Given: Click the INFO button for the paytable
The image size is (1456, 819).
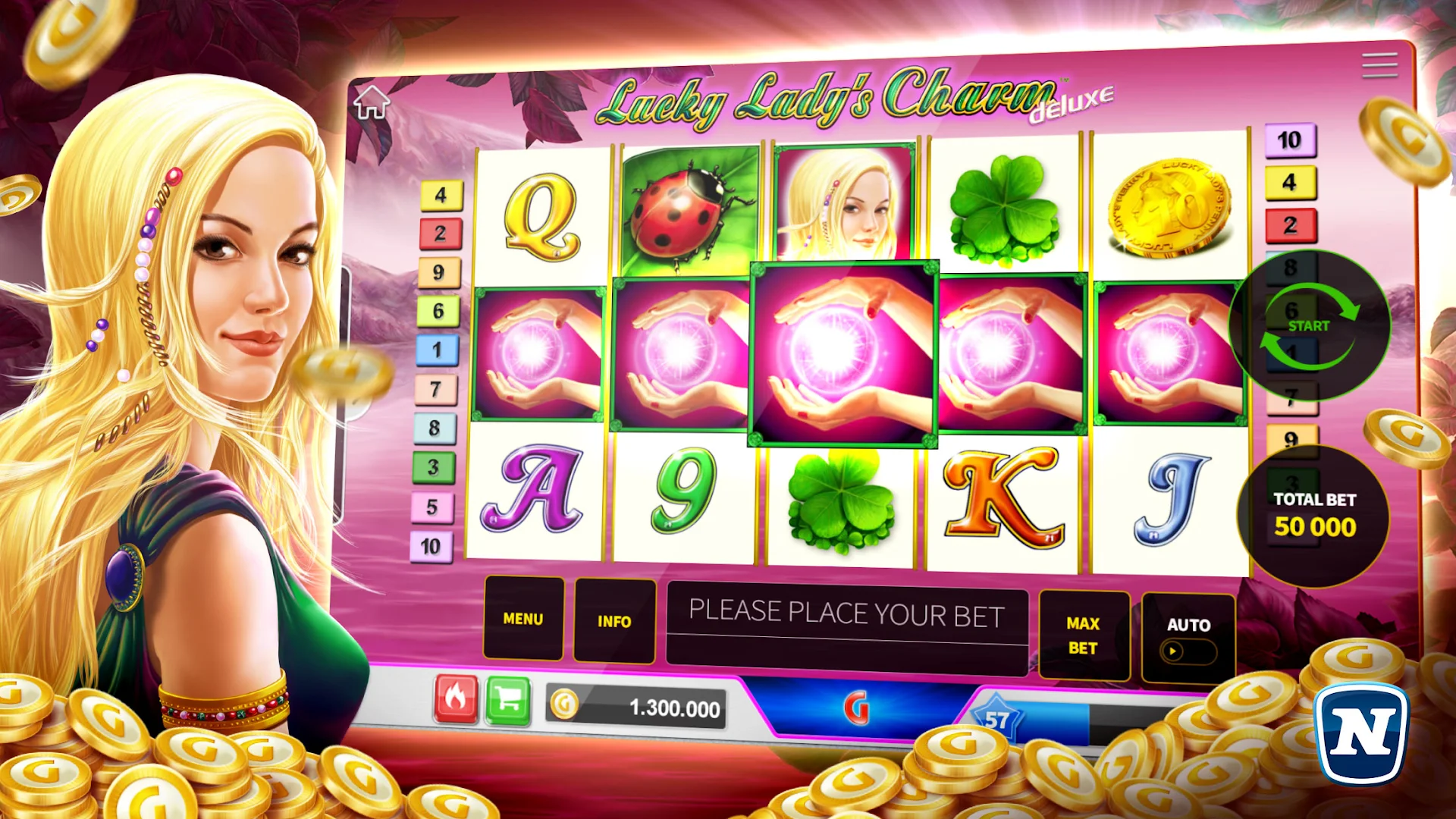Looking at the screenshot, I should click(x=614, y=620).
